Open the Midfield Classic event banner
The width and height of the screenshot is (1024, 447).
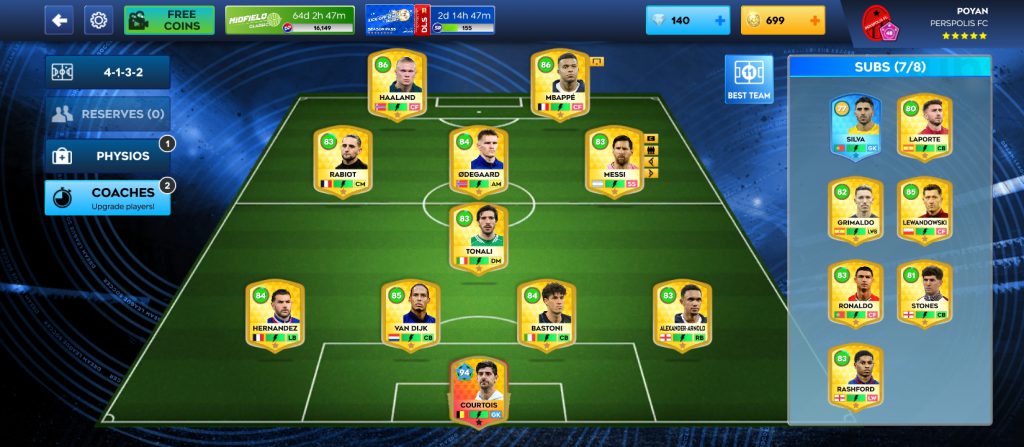pos(290,20)
